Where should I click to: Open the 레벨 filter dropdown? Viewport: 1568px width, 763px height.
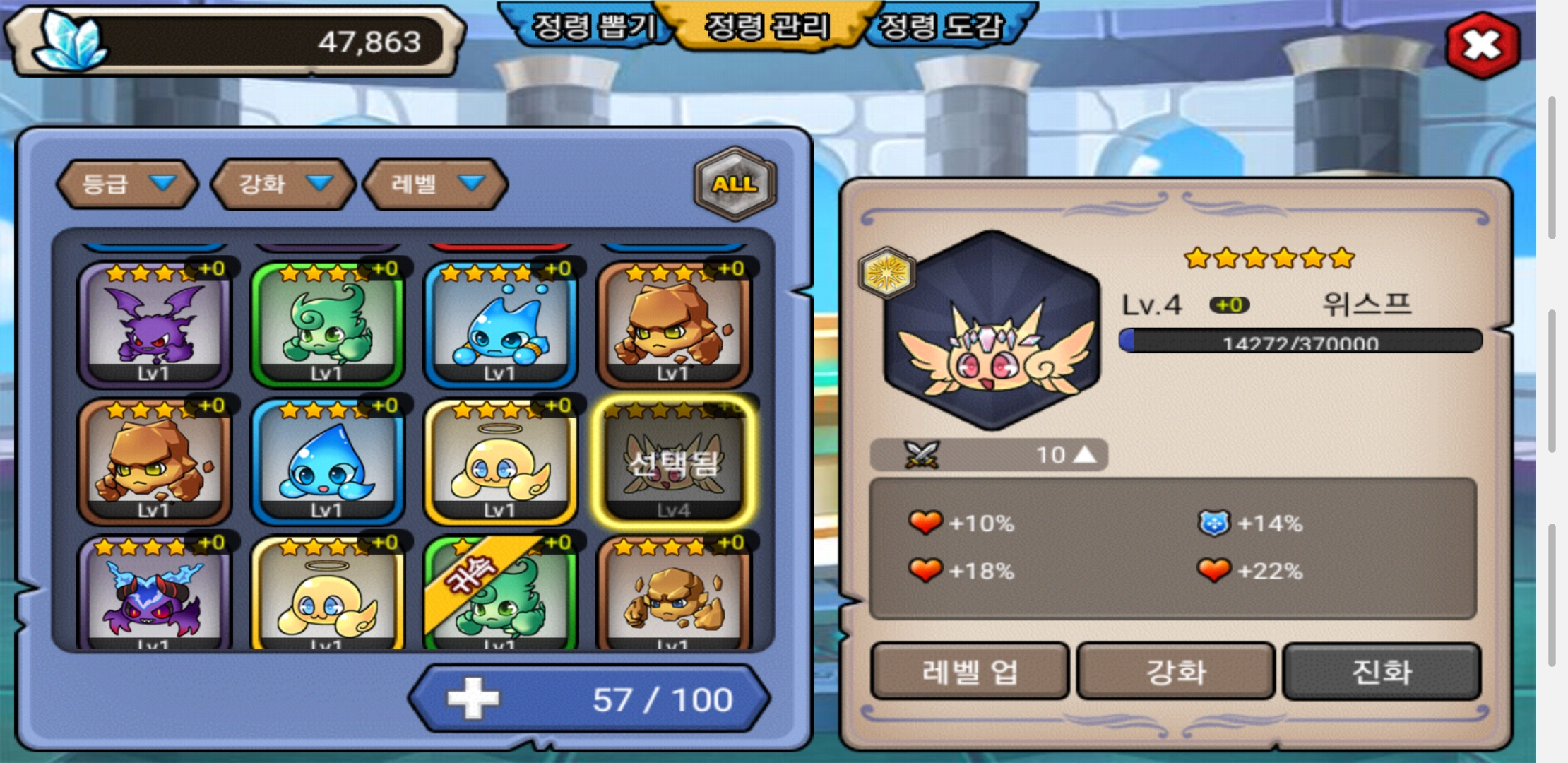point(436,184)
